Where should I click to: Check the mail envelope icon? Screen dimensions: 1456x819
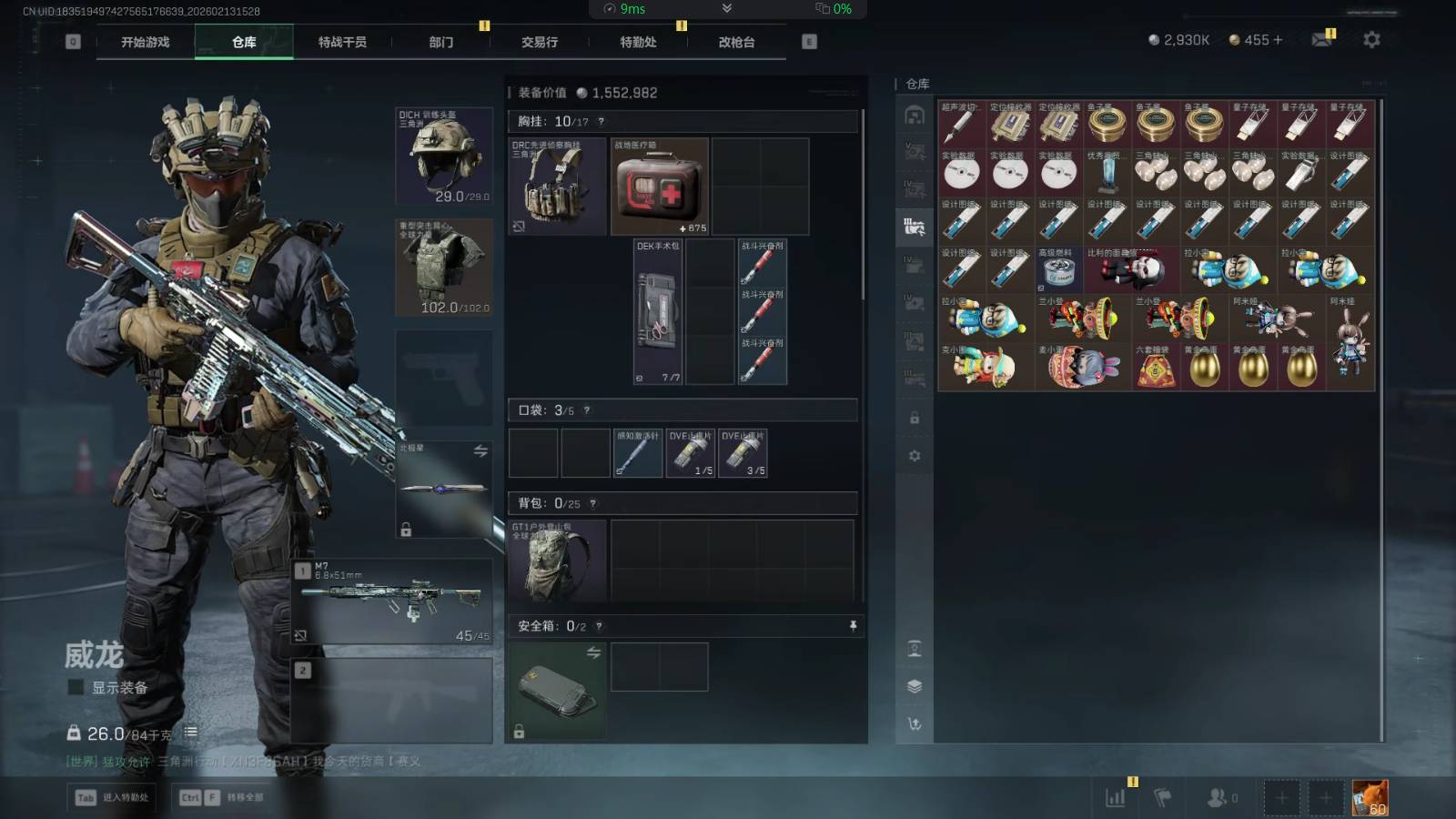pos(1321,40)
